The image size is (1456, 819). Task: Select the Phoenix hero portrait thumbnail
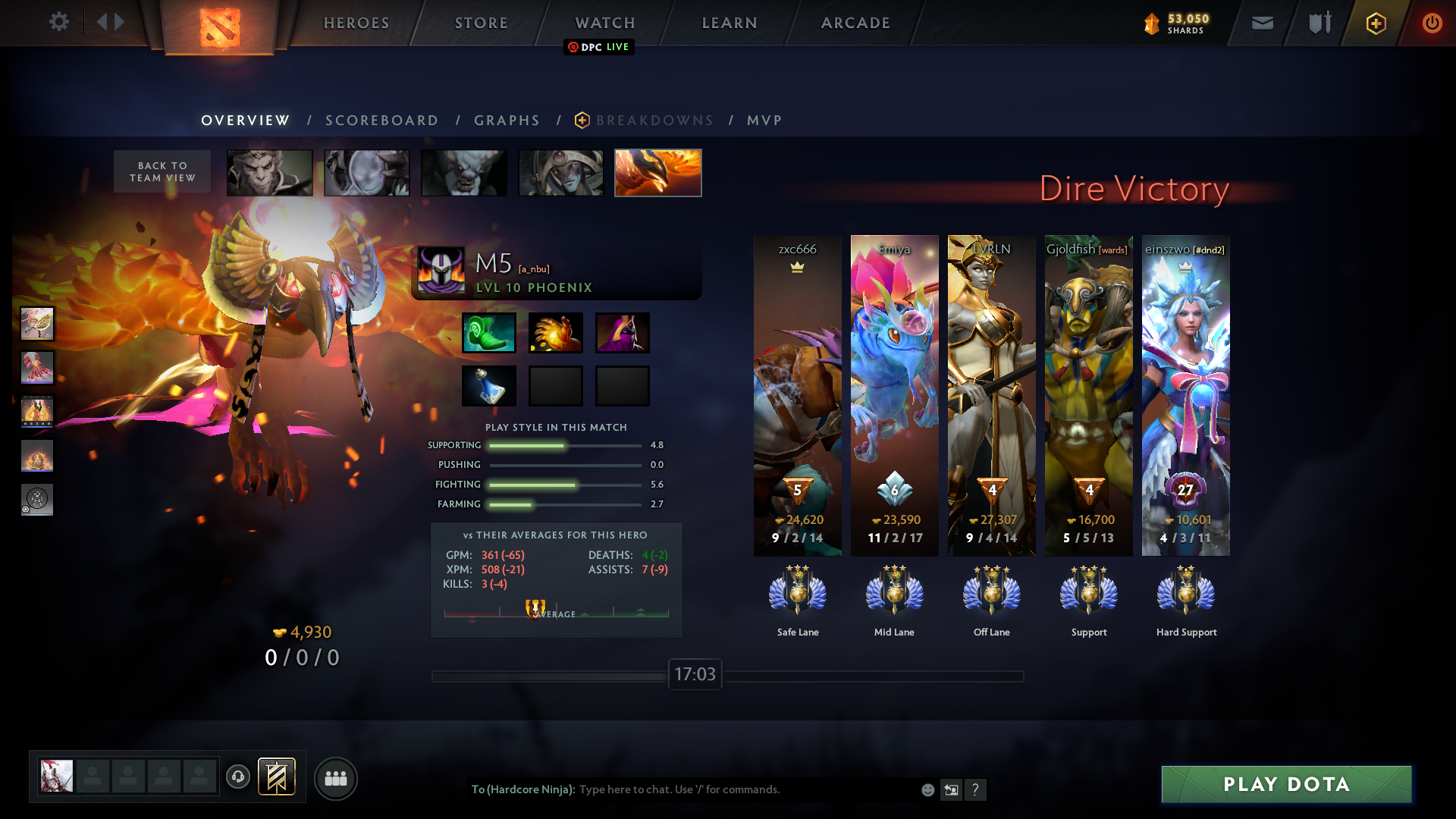click(657, 173)
